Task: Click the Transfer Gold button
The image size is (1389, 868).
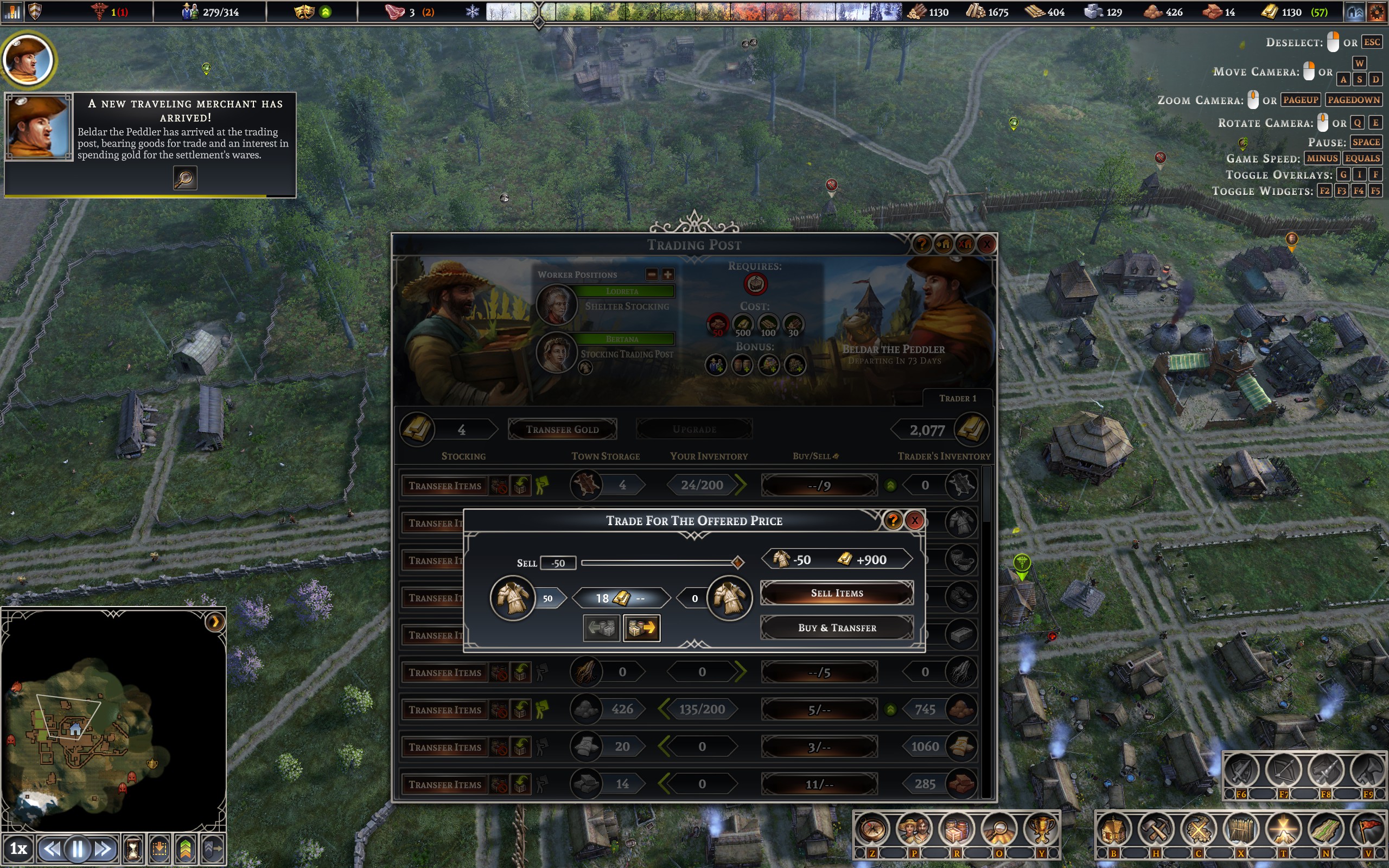Action: pyautogui.click(x=562, y=430)
